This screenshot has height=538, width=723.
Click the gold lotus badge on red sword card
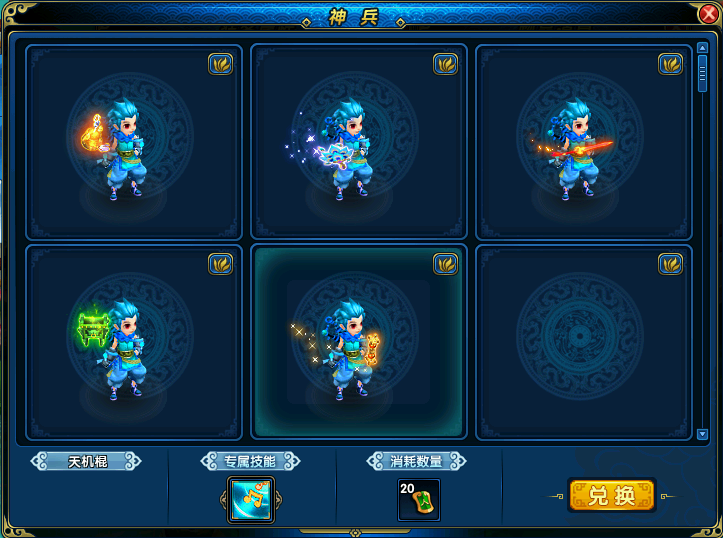670,63
